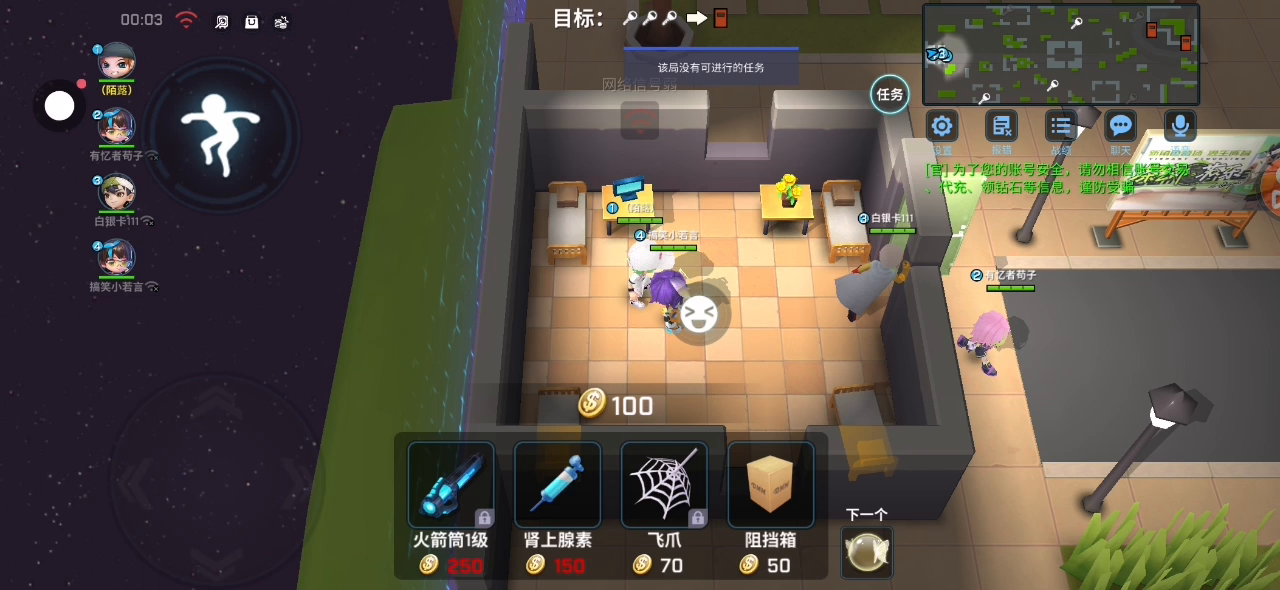Purchase the 飞爪 spider web item
1280x590 pixels.
tap(664, 485)
